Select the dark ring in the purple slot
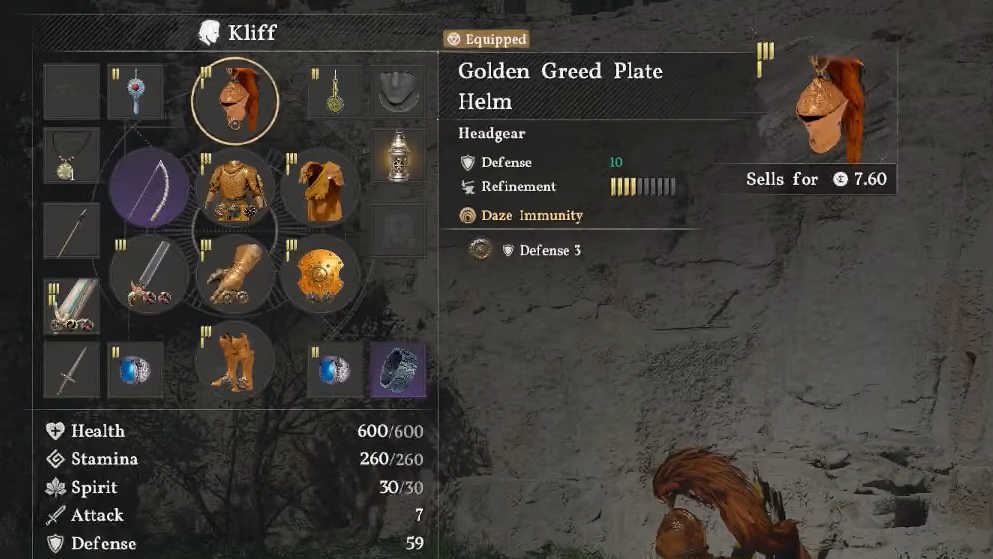This screenshot has height=559, width=993. [x=398, y=370]
